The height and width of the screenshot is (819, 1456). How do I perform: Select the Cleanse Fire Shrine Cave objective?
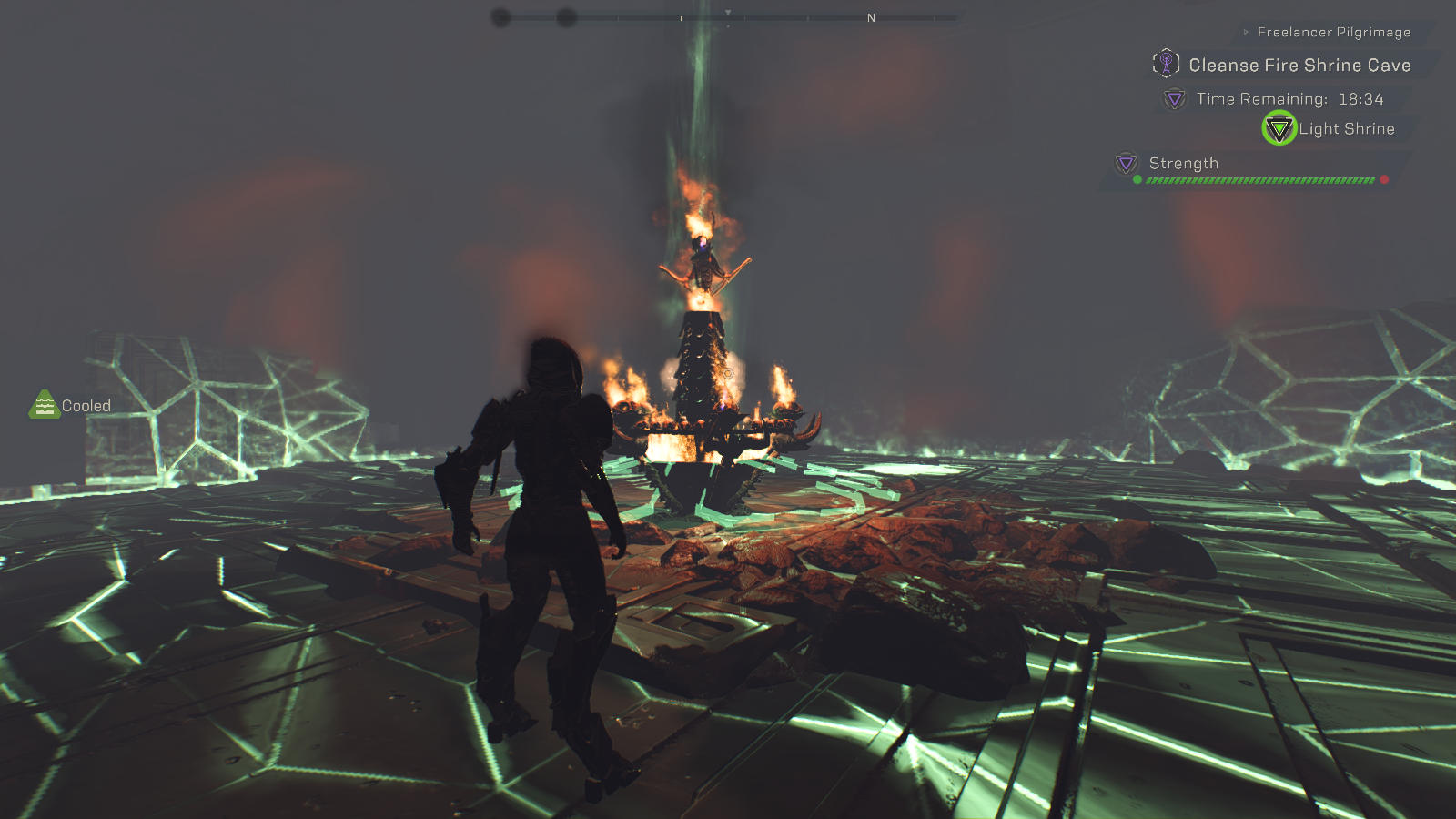click(x=1299, y=66)
